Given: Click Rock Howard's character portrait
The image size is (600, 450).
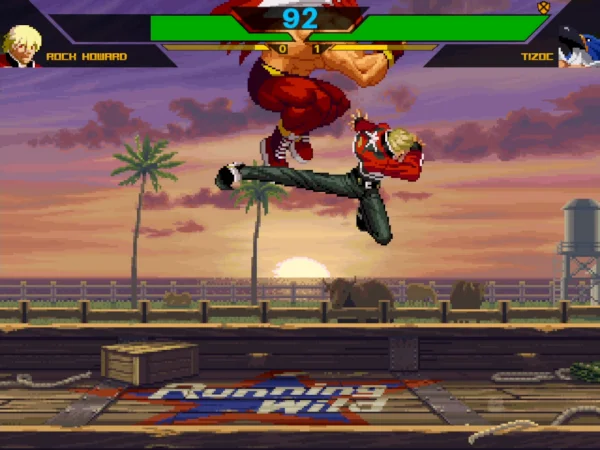Looking at the screenshot, I should tap(21, 45).
